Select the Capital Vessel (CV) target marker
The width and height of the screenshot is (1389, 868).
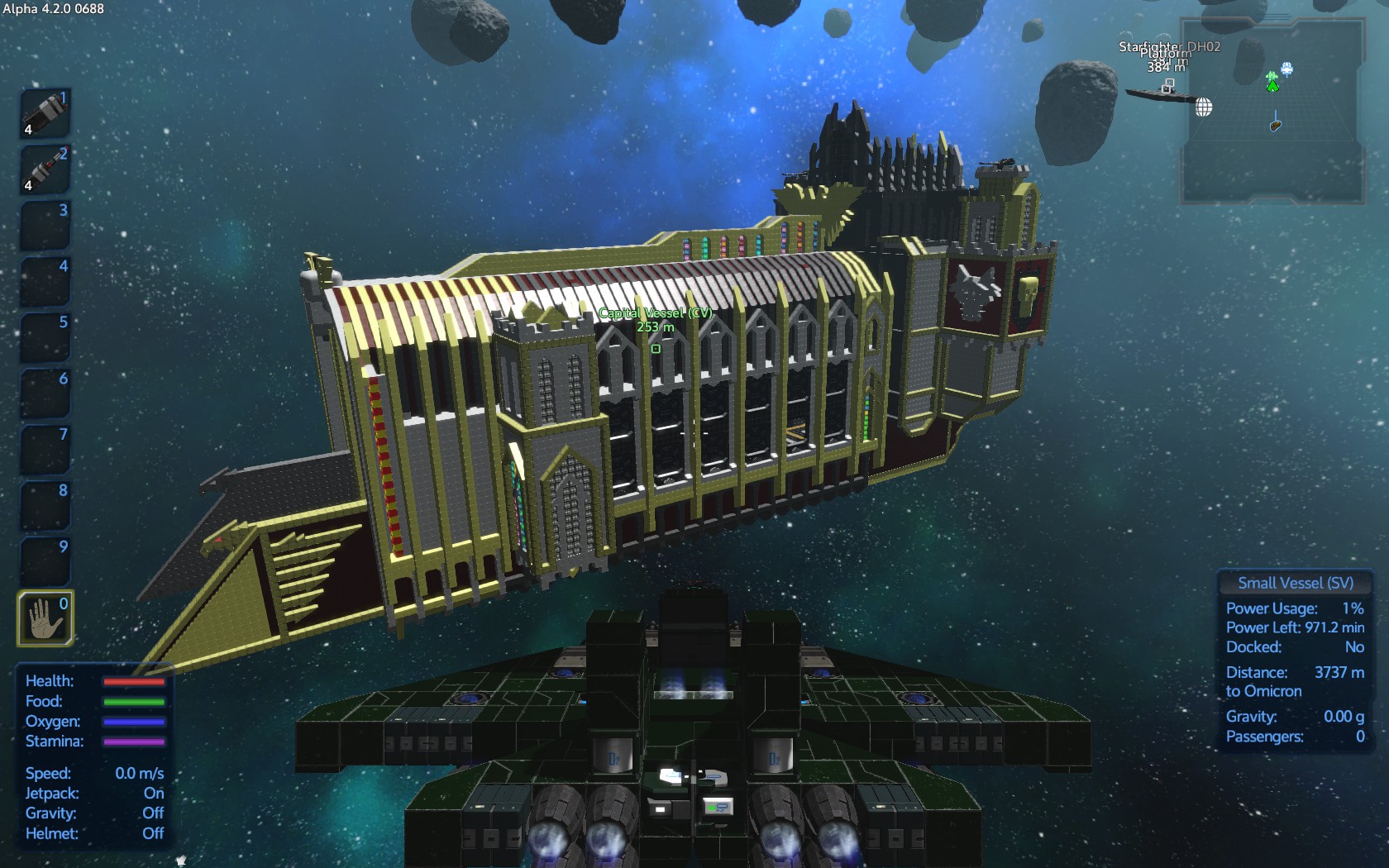point(656,349)
